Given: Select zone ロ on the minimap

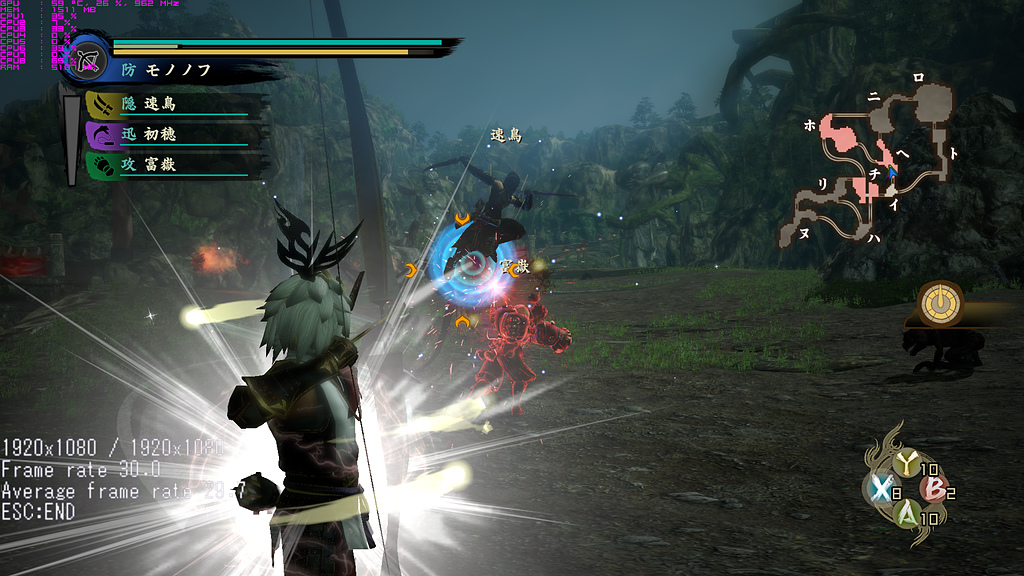Looking at the screenshot, I should click(x=919, y=77).
